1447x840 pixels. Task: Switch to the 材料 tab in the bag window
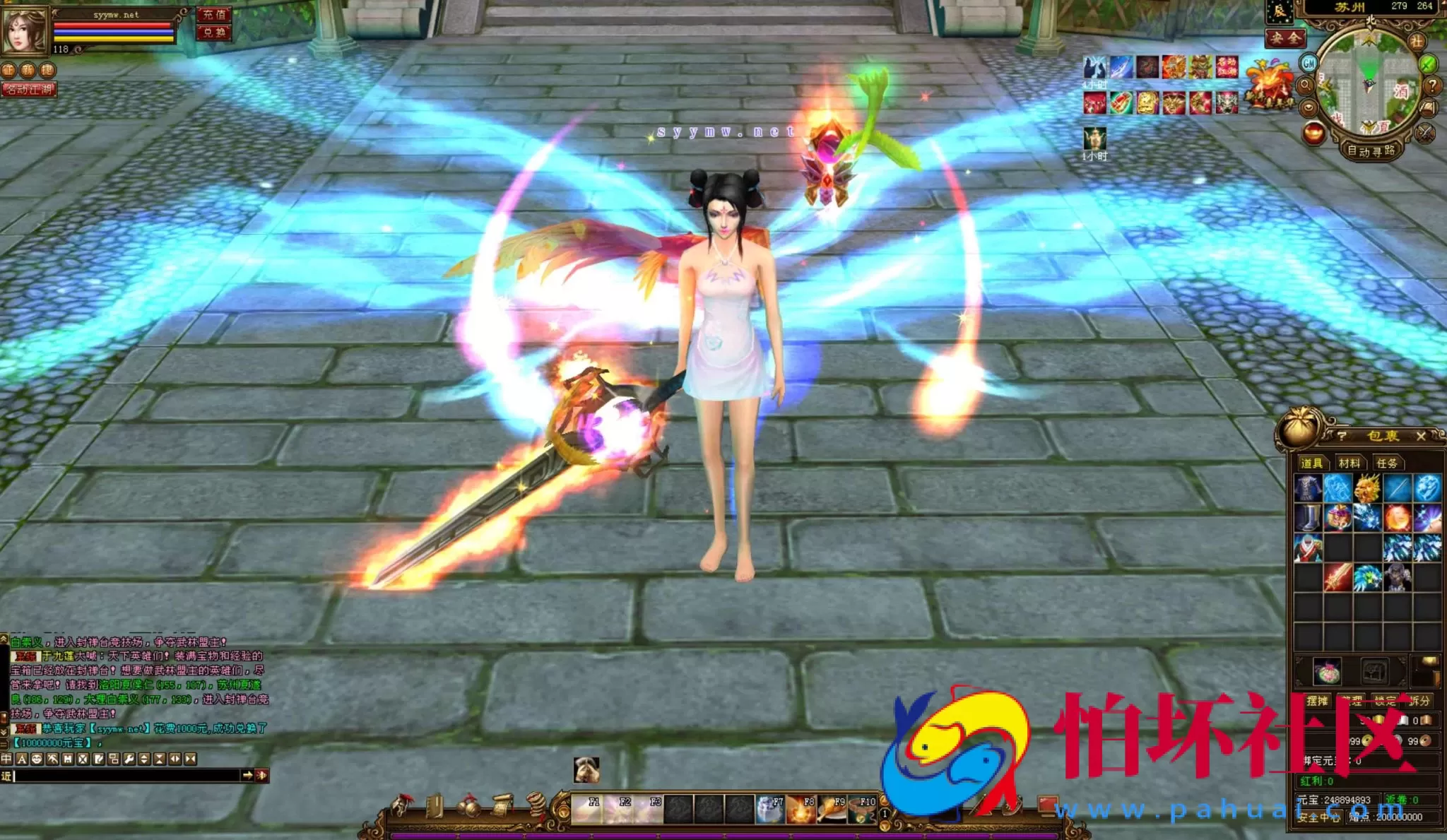tap(1349, 463)
